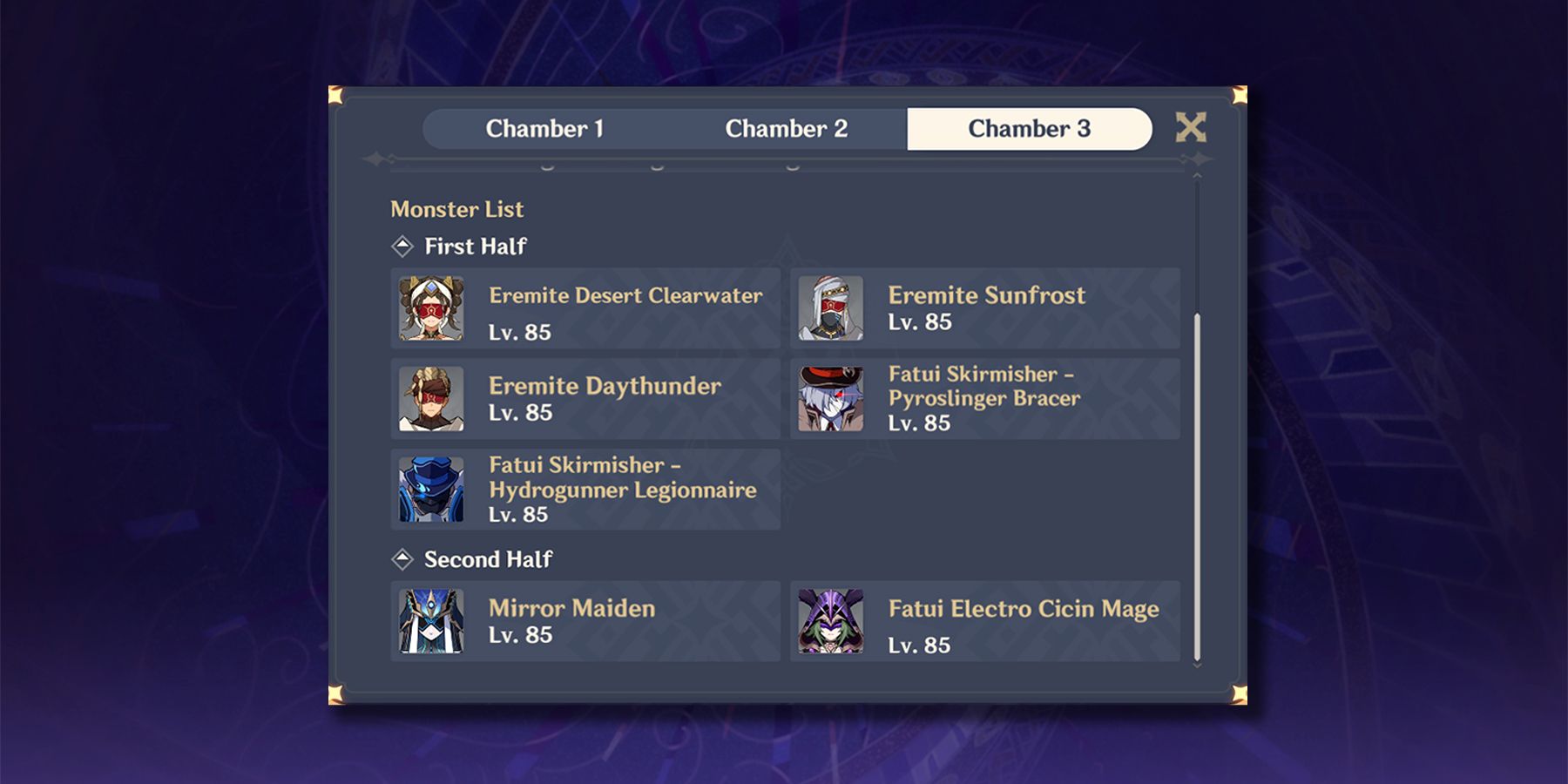Viewport: 1568px width, 784px height.
Task: Switch to the Chamber 1 tab
Action: click(547, 129)
